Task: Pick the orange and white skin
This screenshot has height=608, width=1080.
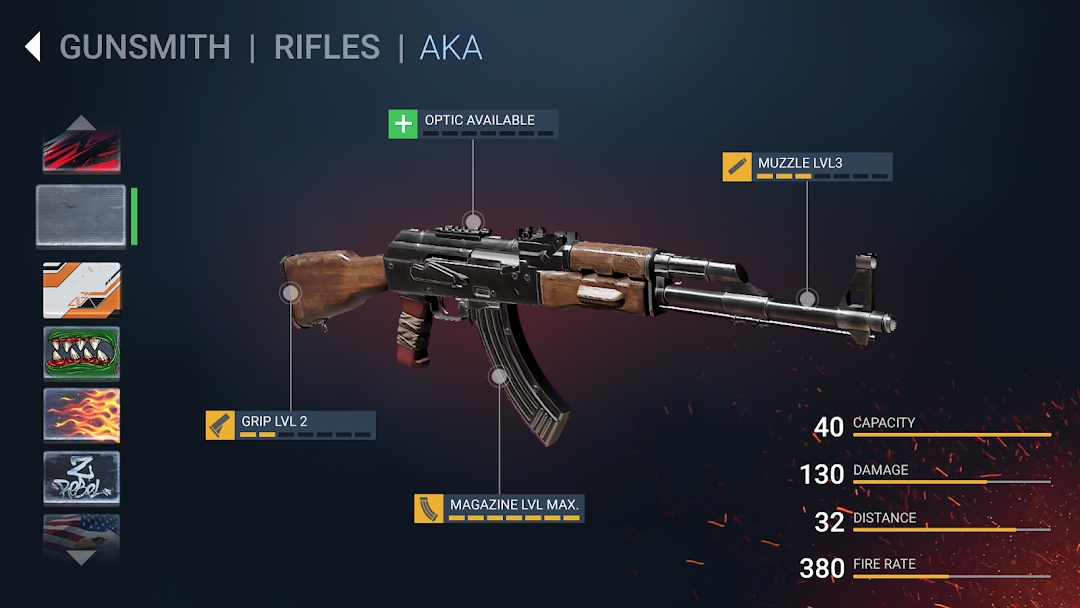Action: pos(81,289)
